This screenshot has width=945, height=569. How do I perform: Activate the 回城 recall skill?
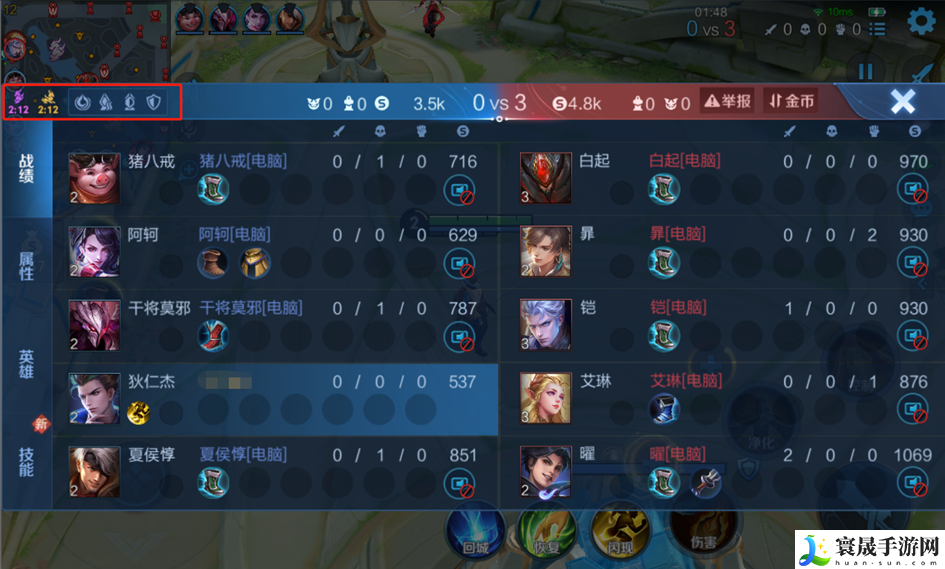[x=475, y=532]
